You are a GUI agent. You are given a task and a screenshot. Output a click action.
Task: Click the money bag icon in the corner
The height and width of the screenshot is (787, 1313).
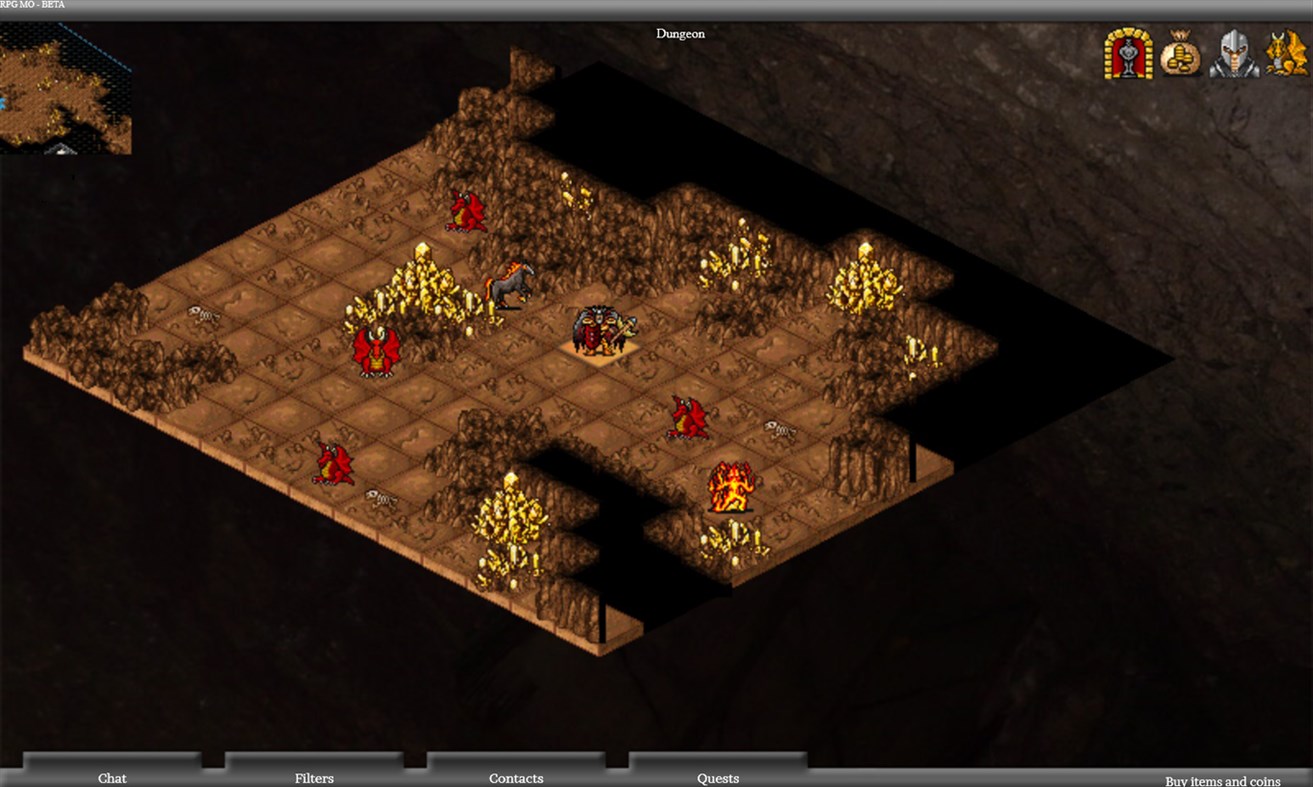coord(1180,58)
